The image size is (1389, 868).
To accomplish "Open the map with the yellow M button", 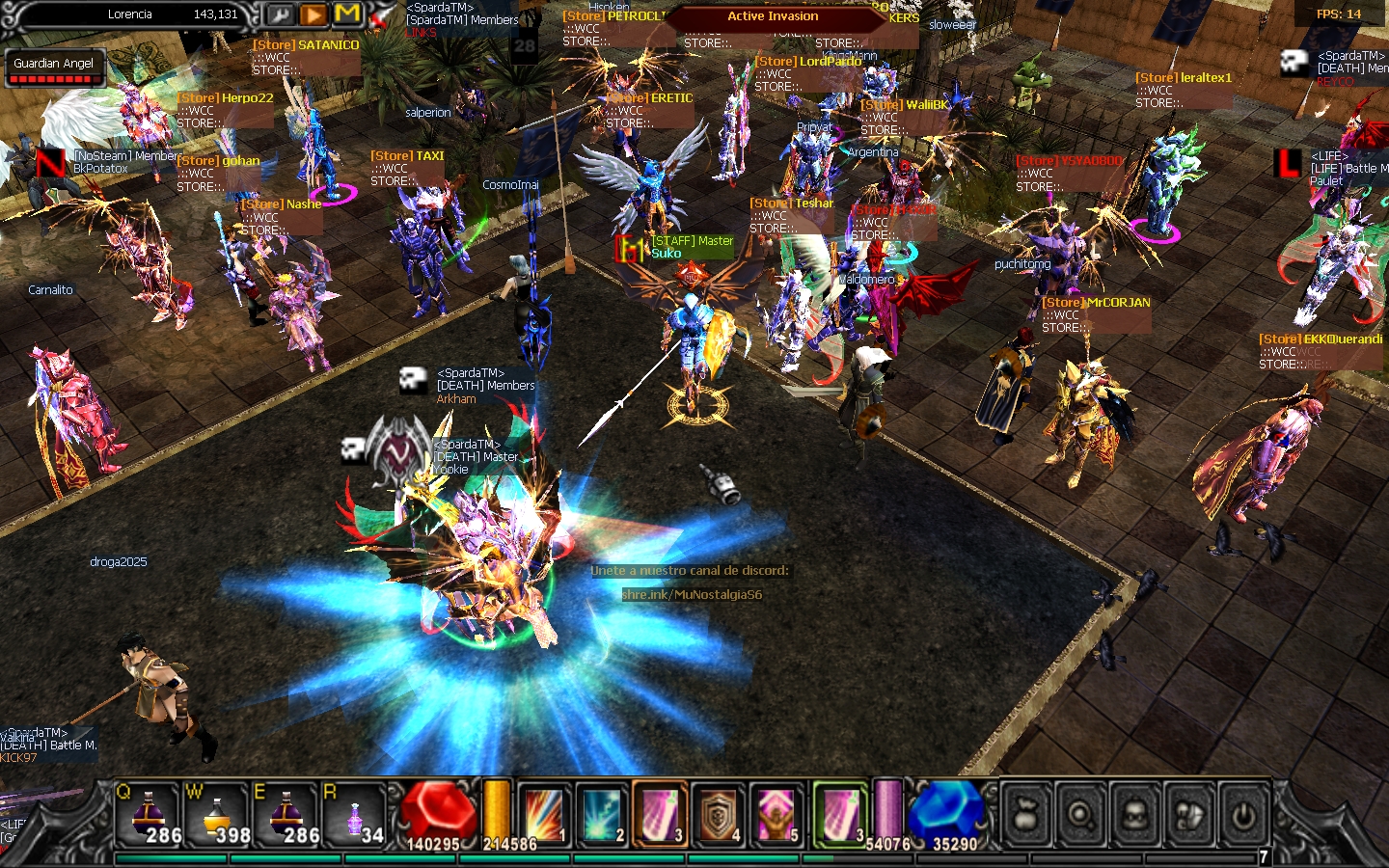I will (x=347, y=14).
